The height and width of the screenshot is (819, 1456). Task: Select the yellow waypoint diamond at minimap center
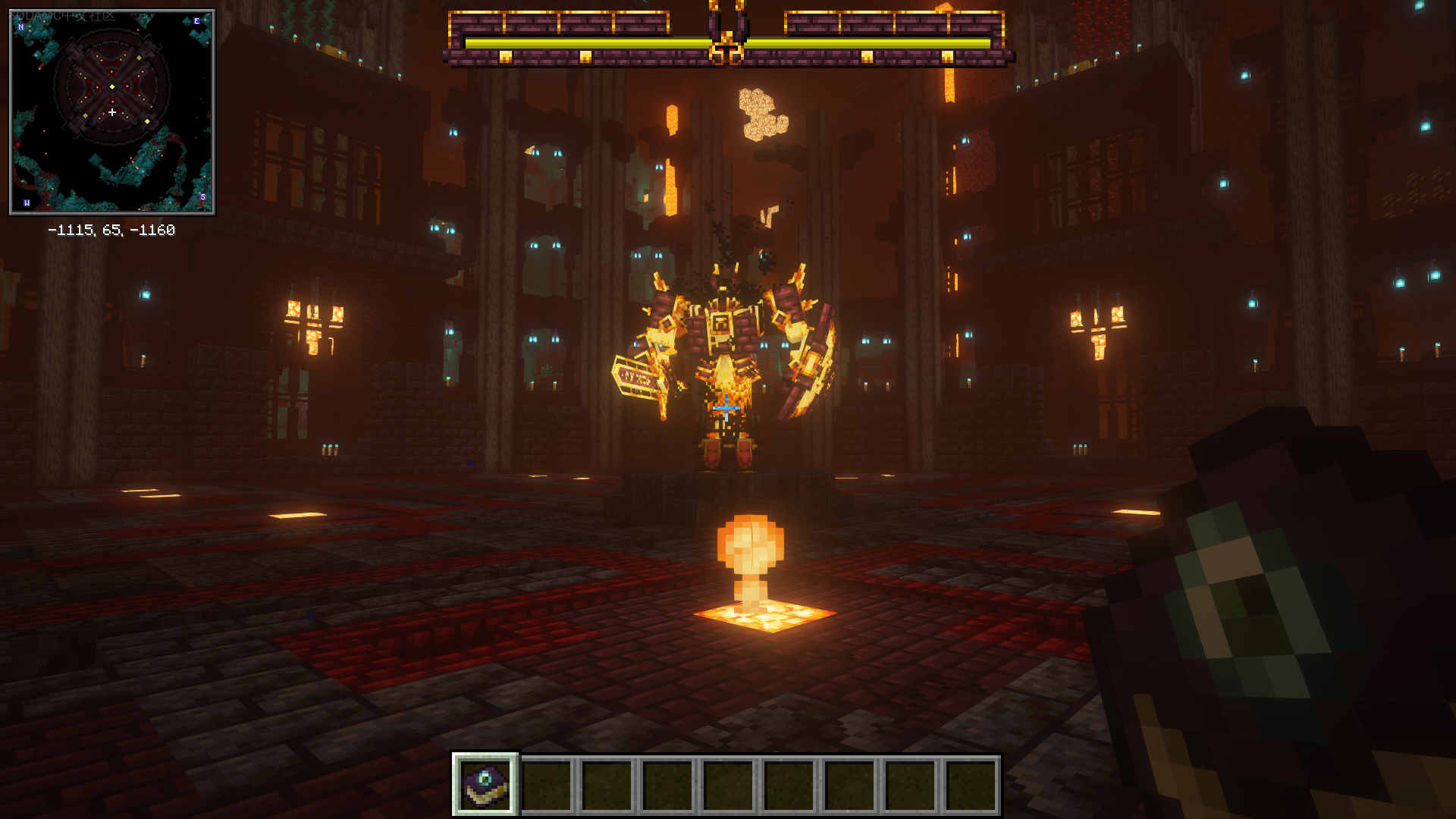[111, 86]
